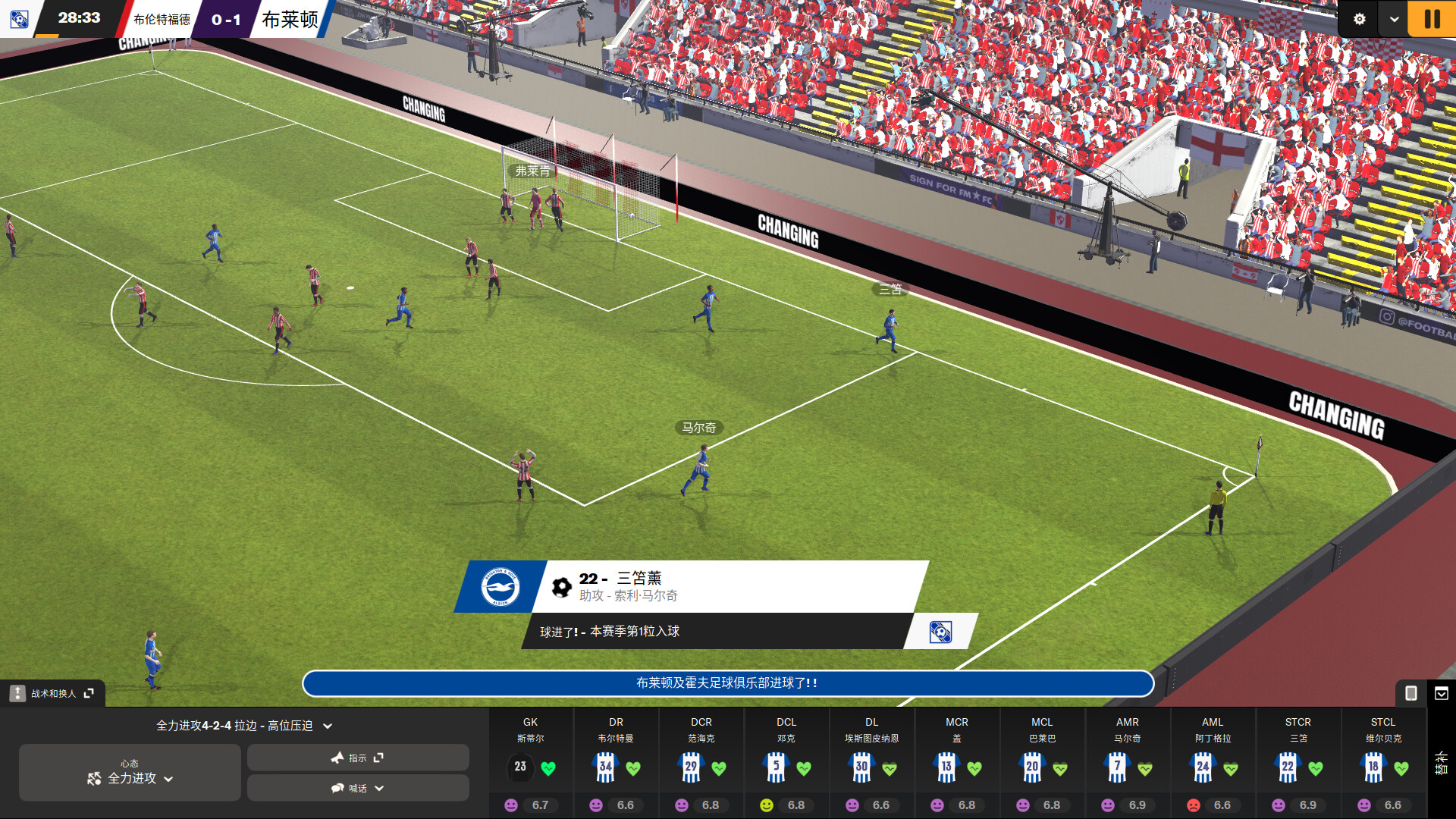
Task: Click the 指示 instructions button
Action: pyautogui.click(x=357, y=757)
